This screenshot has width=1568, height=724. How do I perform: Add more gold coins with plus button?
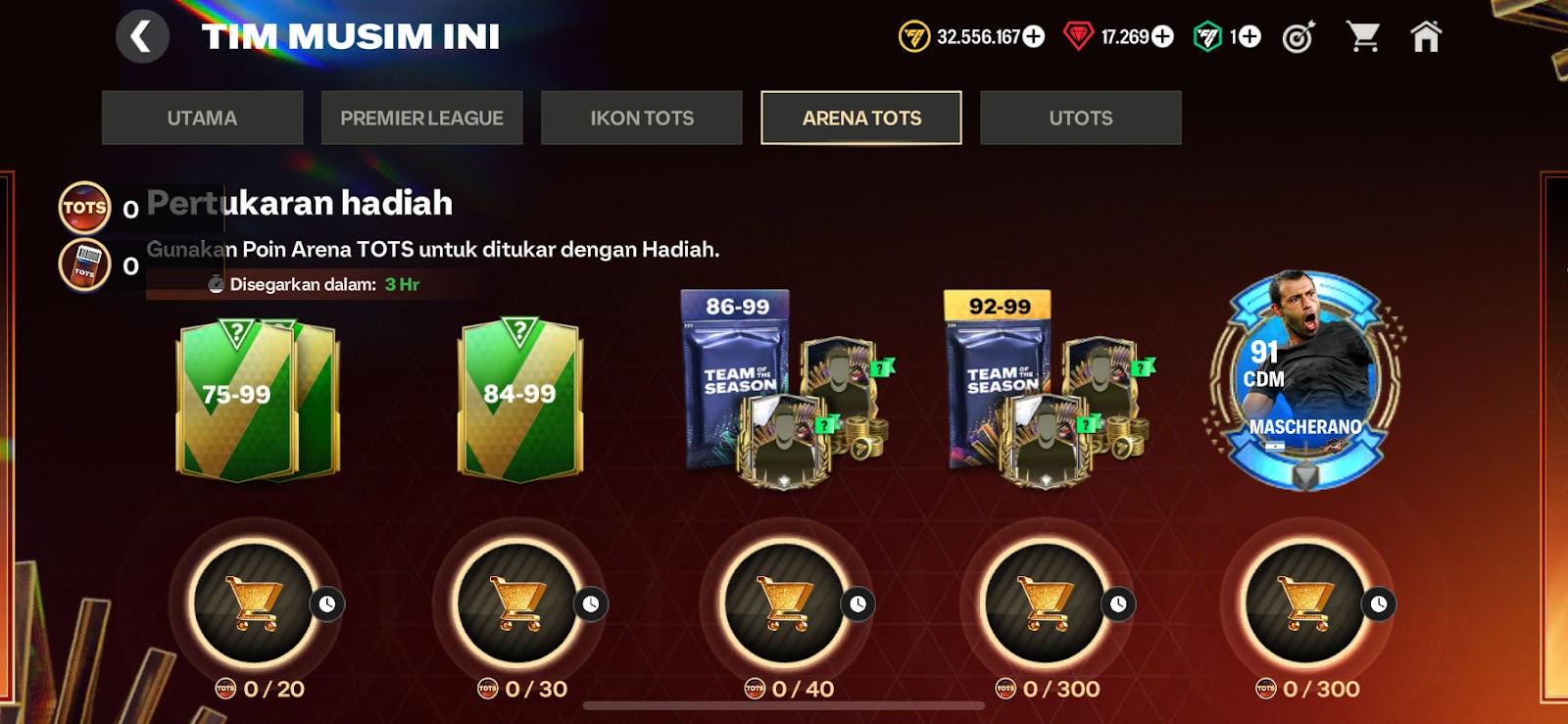point(1034,37)
